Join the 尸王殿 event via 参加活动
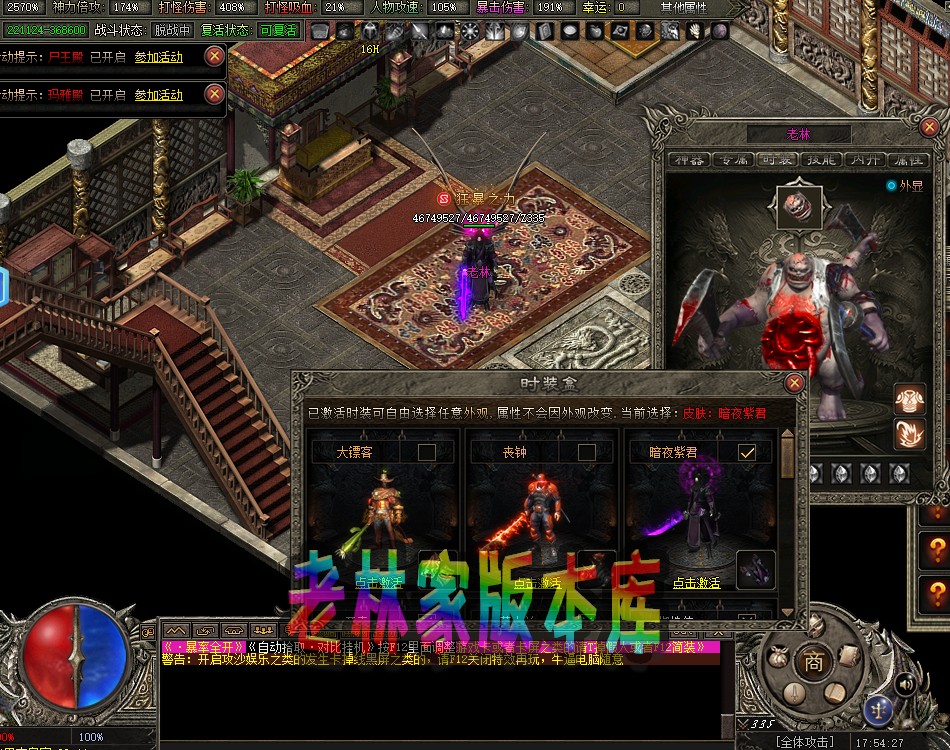Image resolution: width=950 pixels, height=750 pixels. point(159,57)
